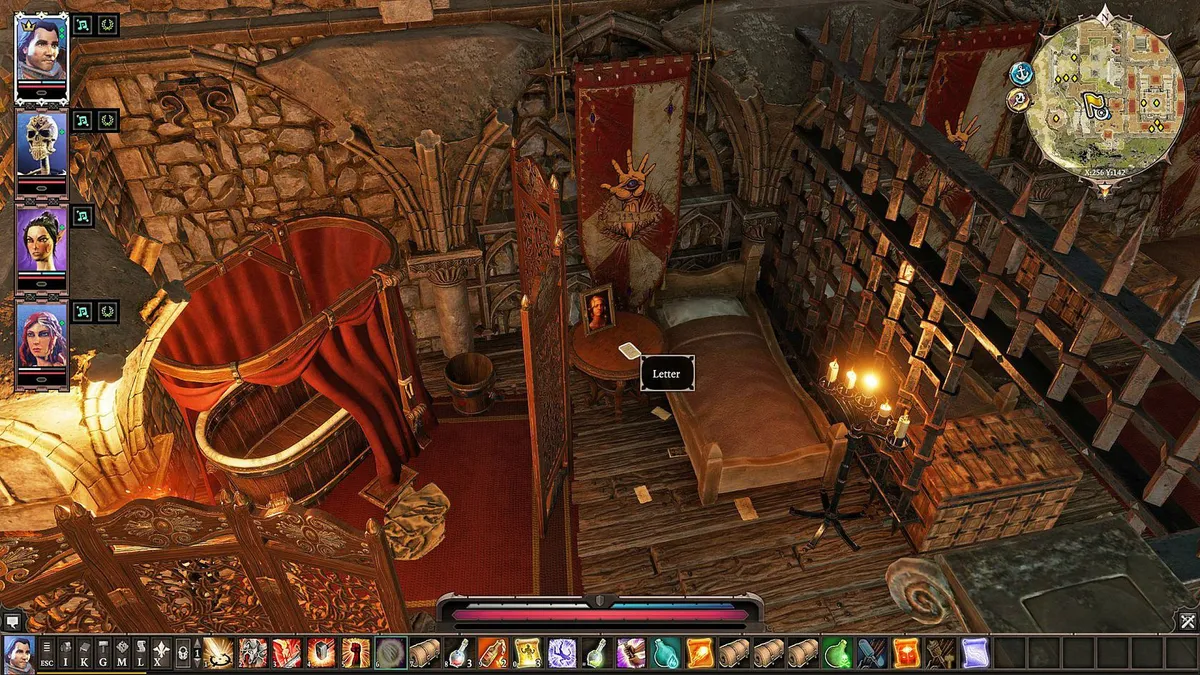Use the pale blue scroll on hotbar
This screenshot has width=1200, height=675.
click(974, 653)
